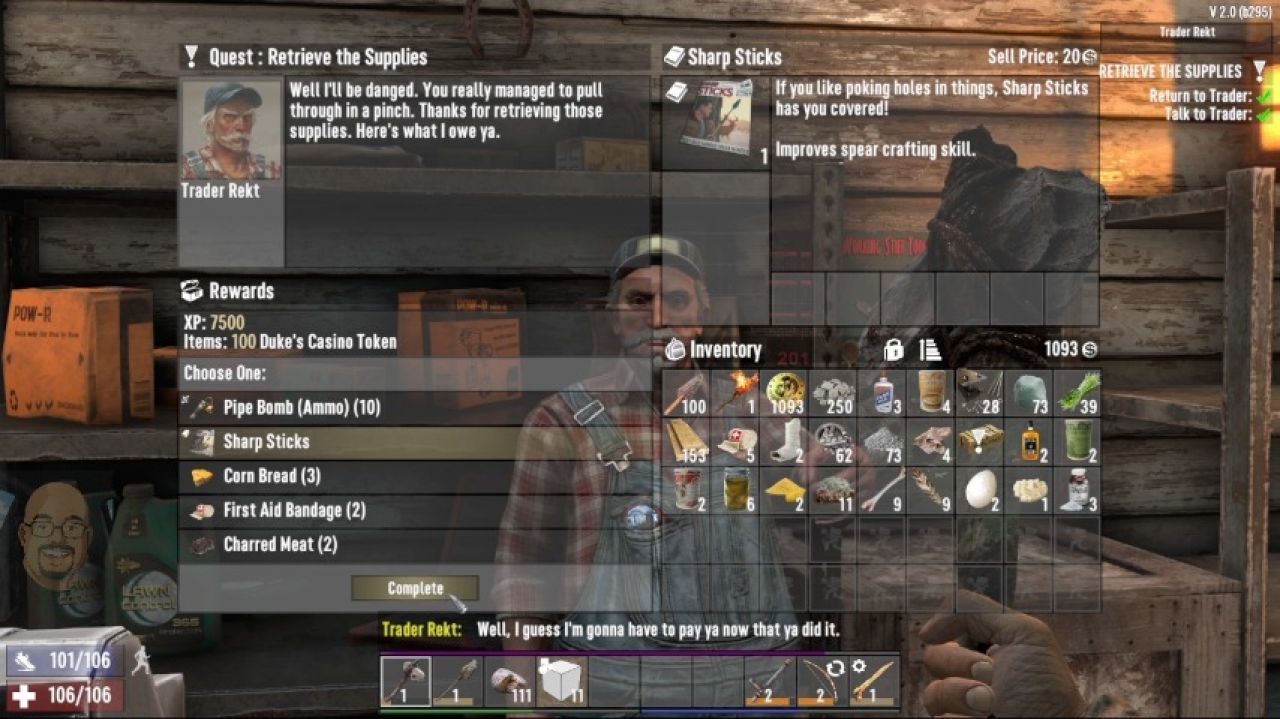Click the glue bottle inventory slot
The width and height of the screenshot is (1280, 719).
pos(882,393)
